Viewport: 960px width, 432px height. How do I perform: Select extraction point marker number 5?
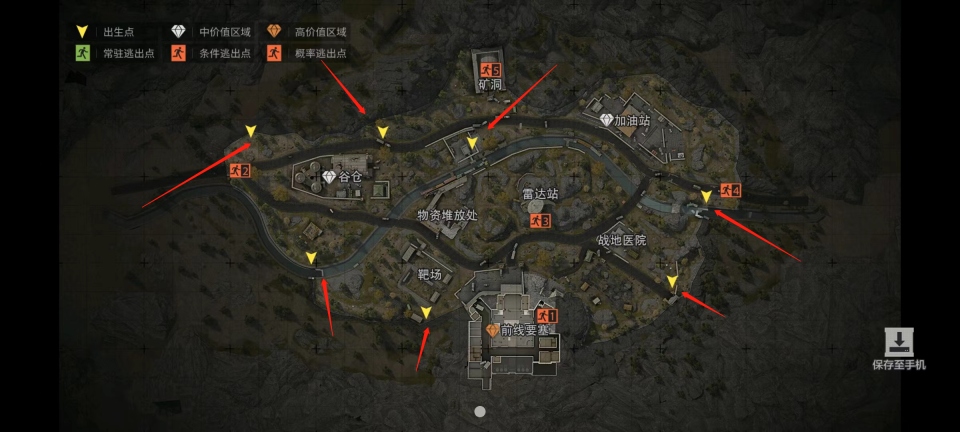tap(489, 70)
